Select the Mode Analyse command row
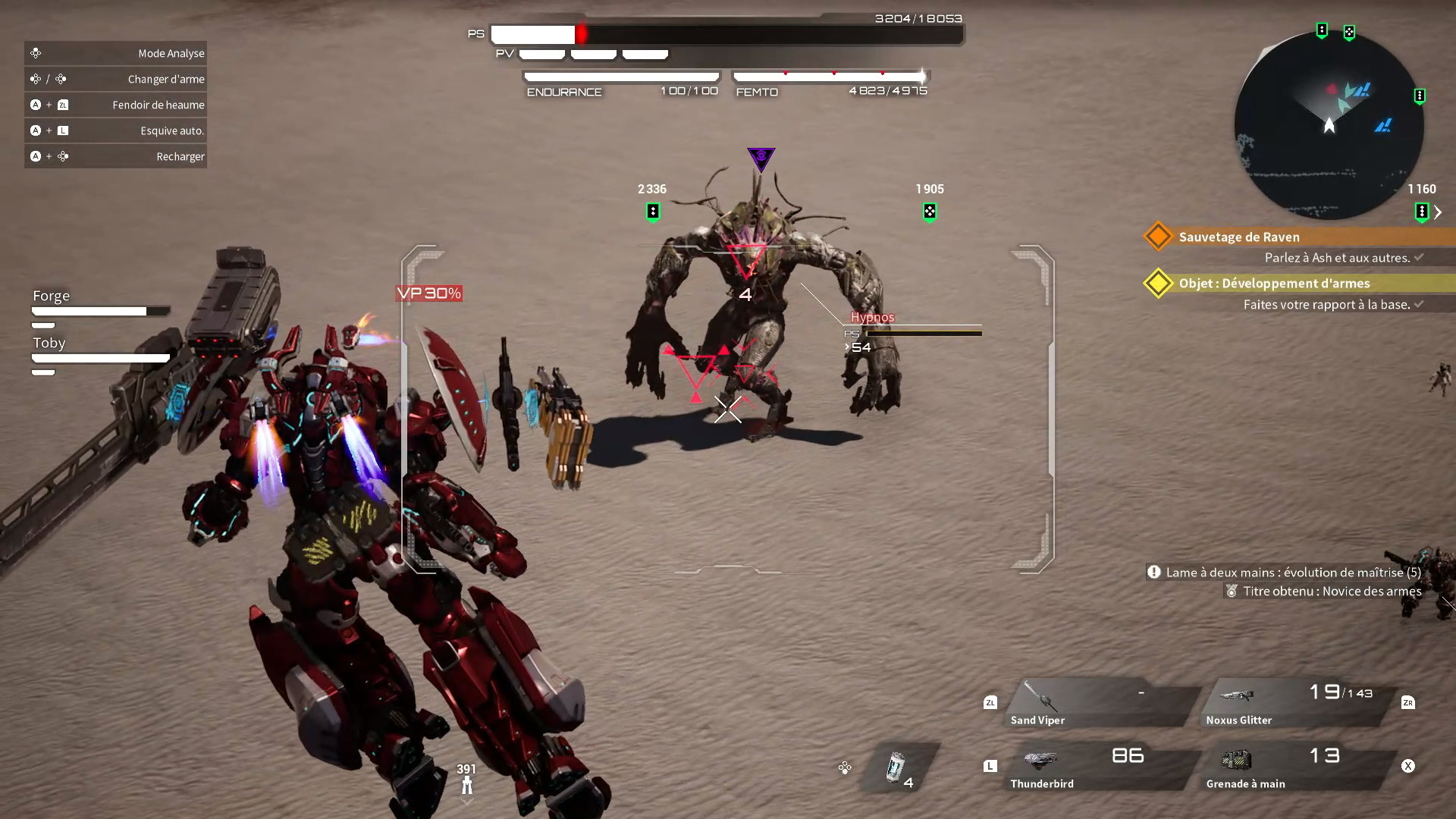This screenshot has width=1456, height=819. pyautogui.click(x=115, y=53)
